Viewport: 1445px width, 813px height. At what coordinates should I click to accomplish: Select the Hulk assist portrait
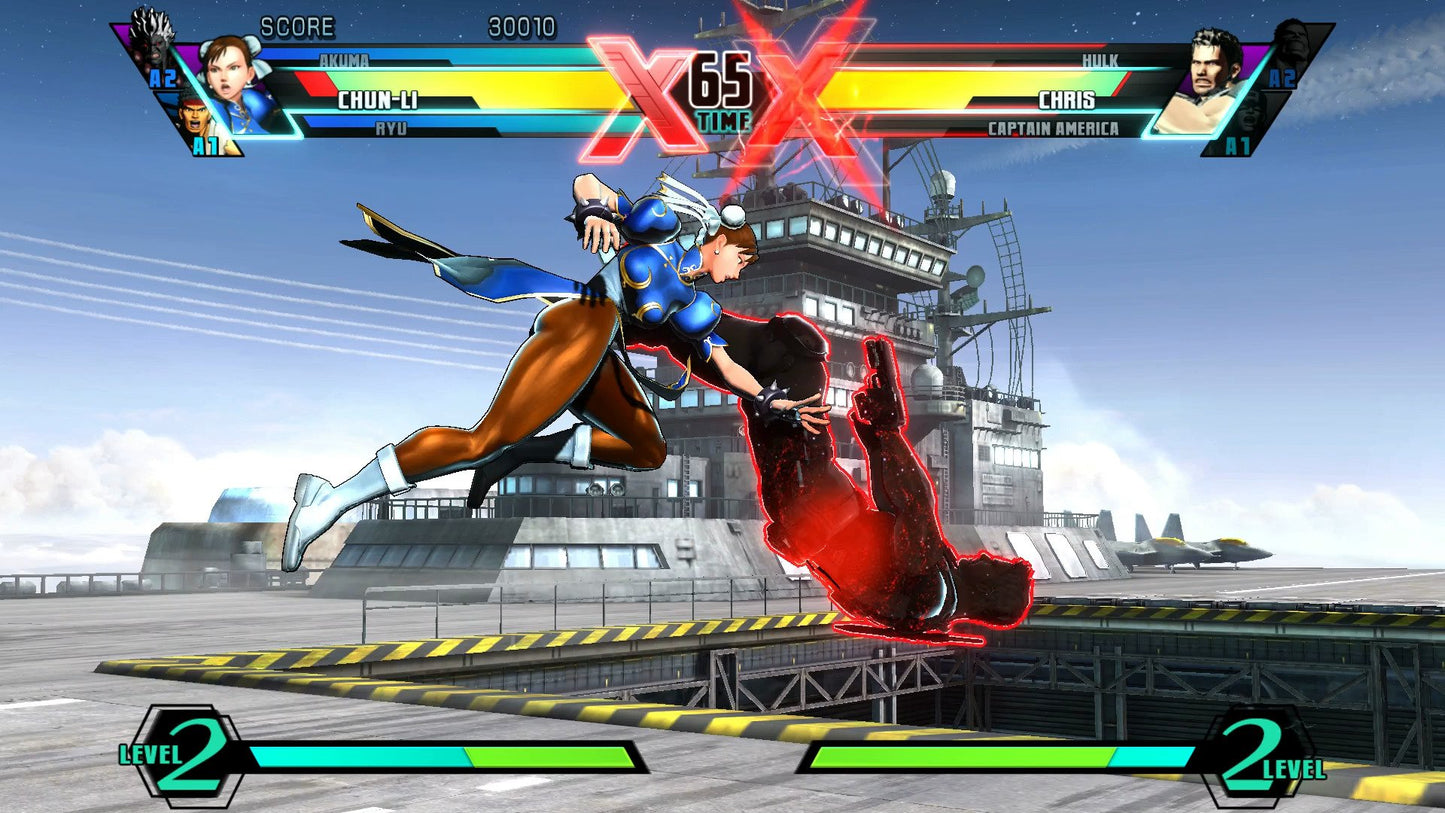tap(1290, 40)
